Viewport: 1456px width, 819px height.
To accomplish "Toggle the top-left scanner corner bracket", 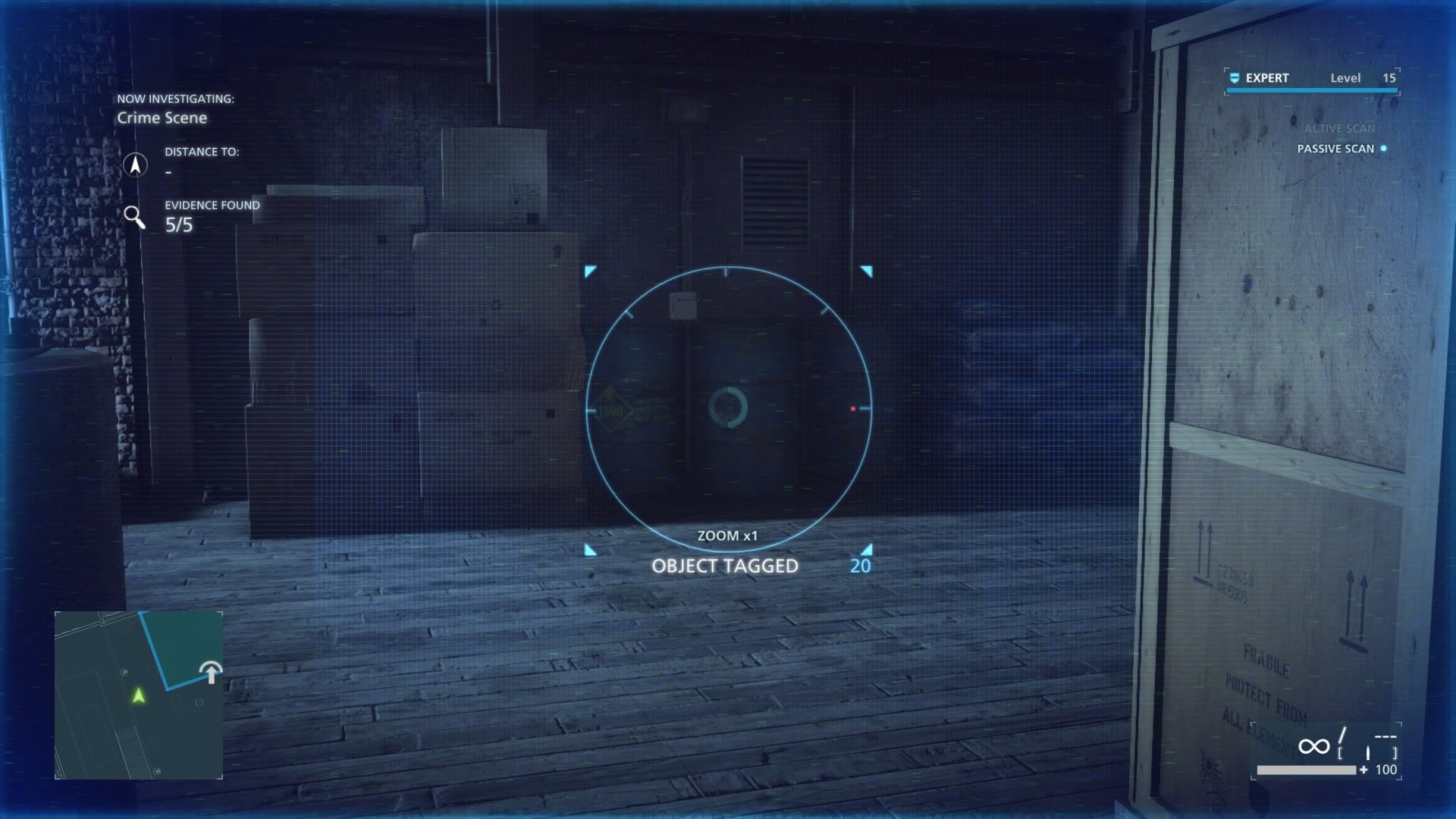I will (590, 269).
